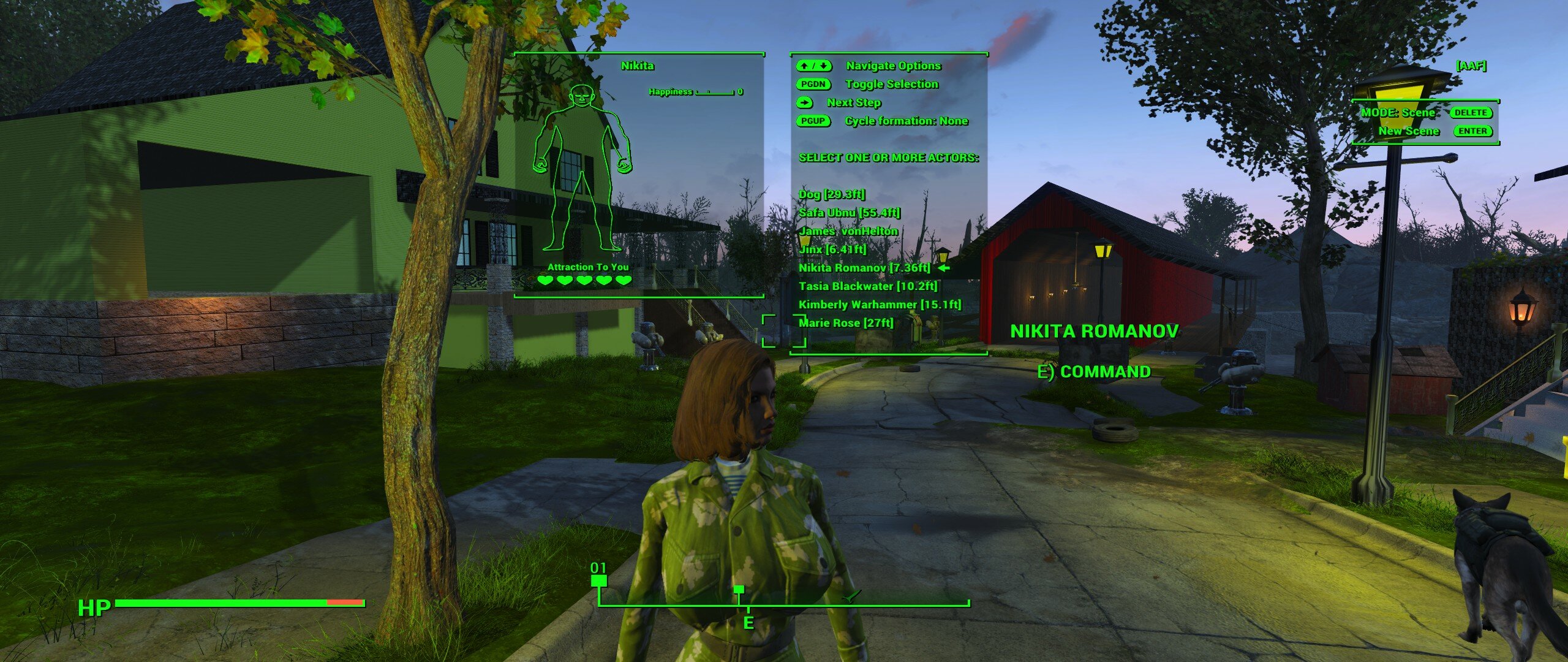Select Kimberly Warhammer from the list
Screen dimensions: 1568x662
880,305
